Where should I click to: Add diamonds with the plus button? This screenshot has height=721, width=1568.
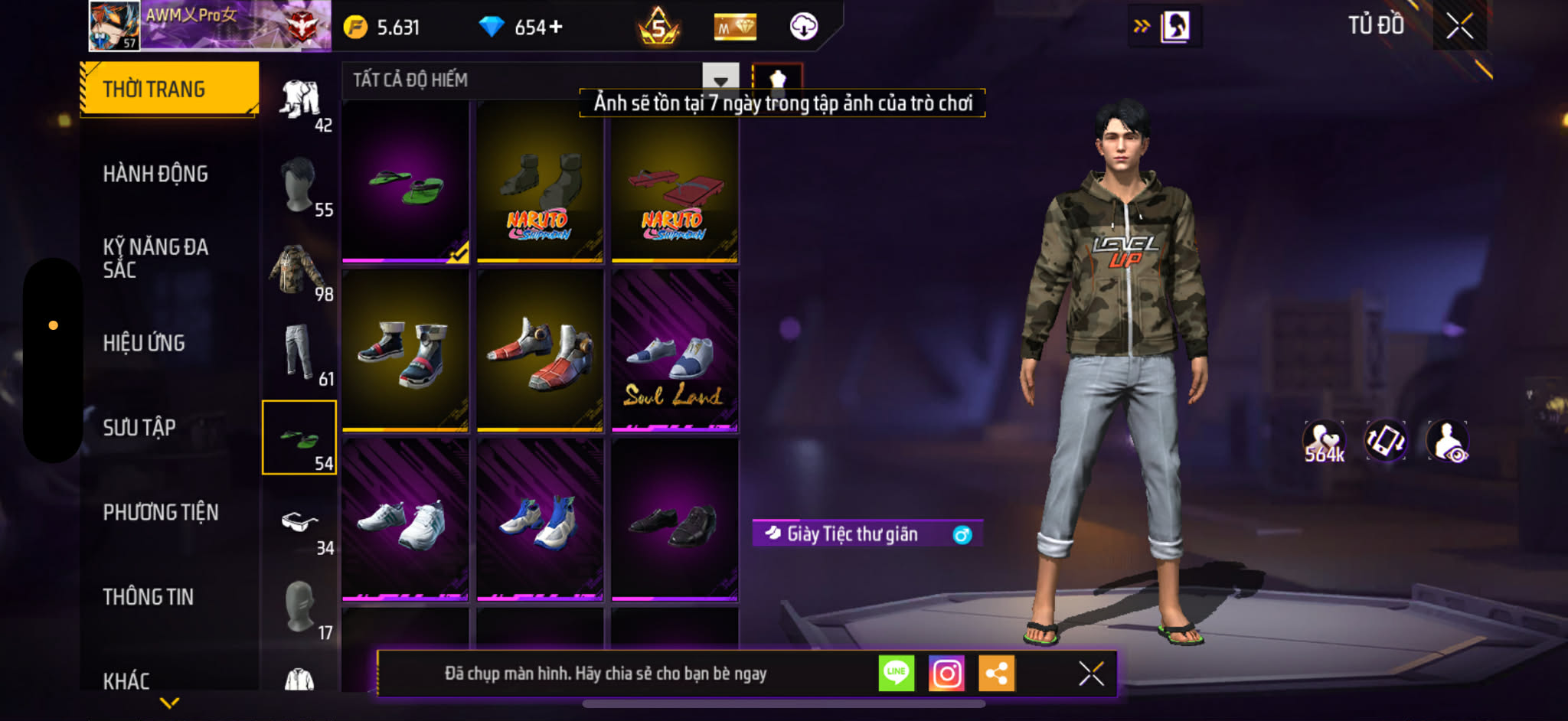pyautogui.click(x=557, y=27)
